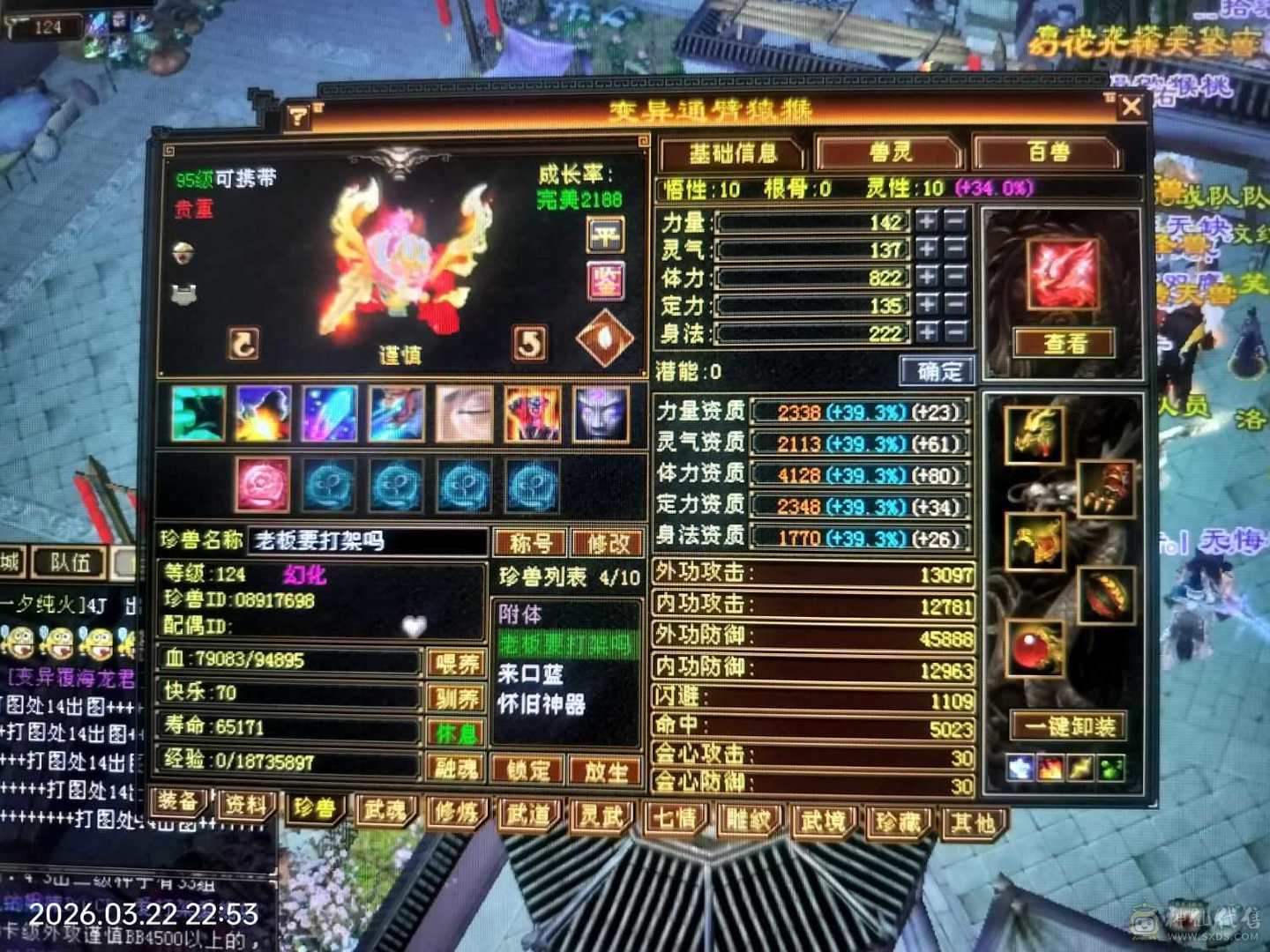This screenshot has width=1270, height=952.
Task: Click the 体力 attribute bar
Action: 811,278
